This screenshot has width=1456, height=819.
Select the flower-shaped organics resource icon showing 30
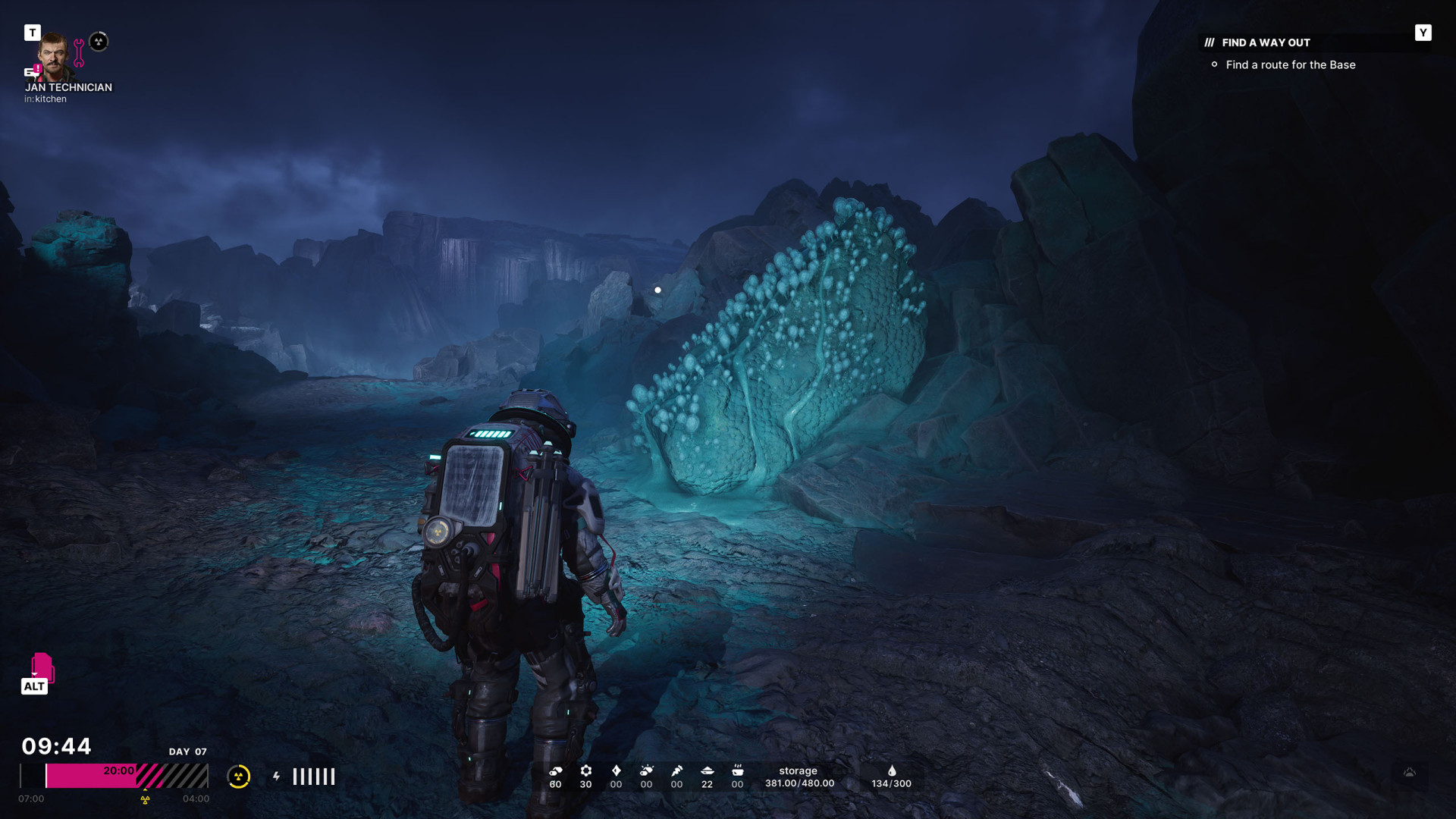(585, 771)
